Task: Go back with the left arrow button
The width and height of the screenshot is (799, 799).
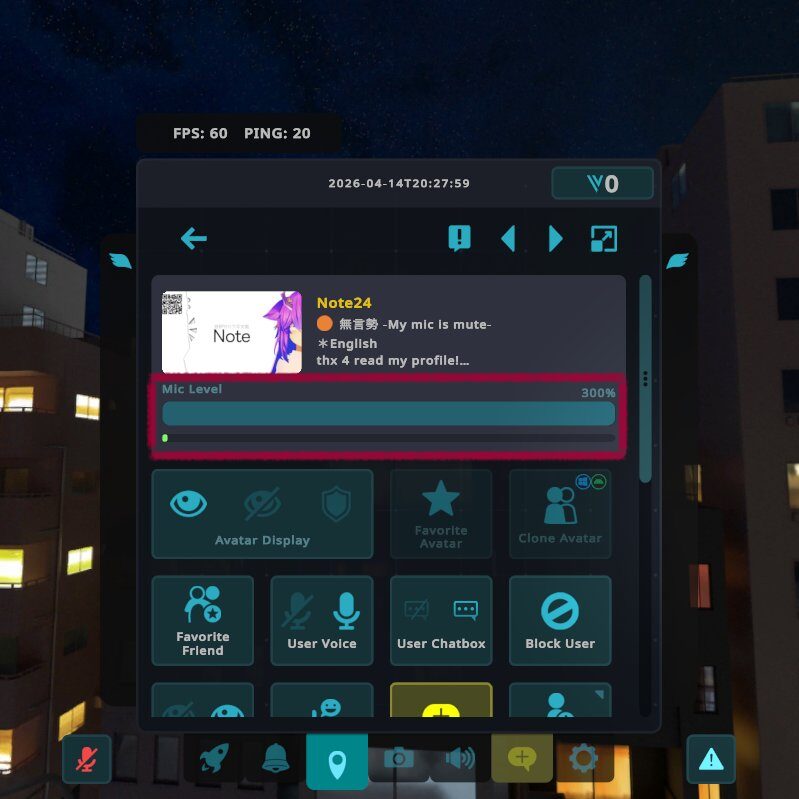Action: tap(194, 238)
